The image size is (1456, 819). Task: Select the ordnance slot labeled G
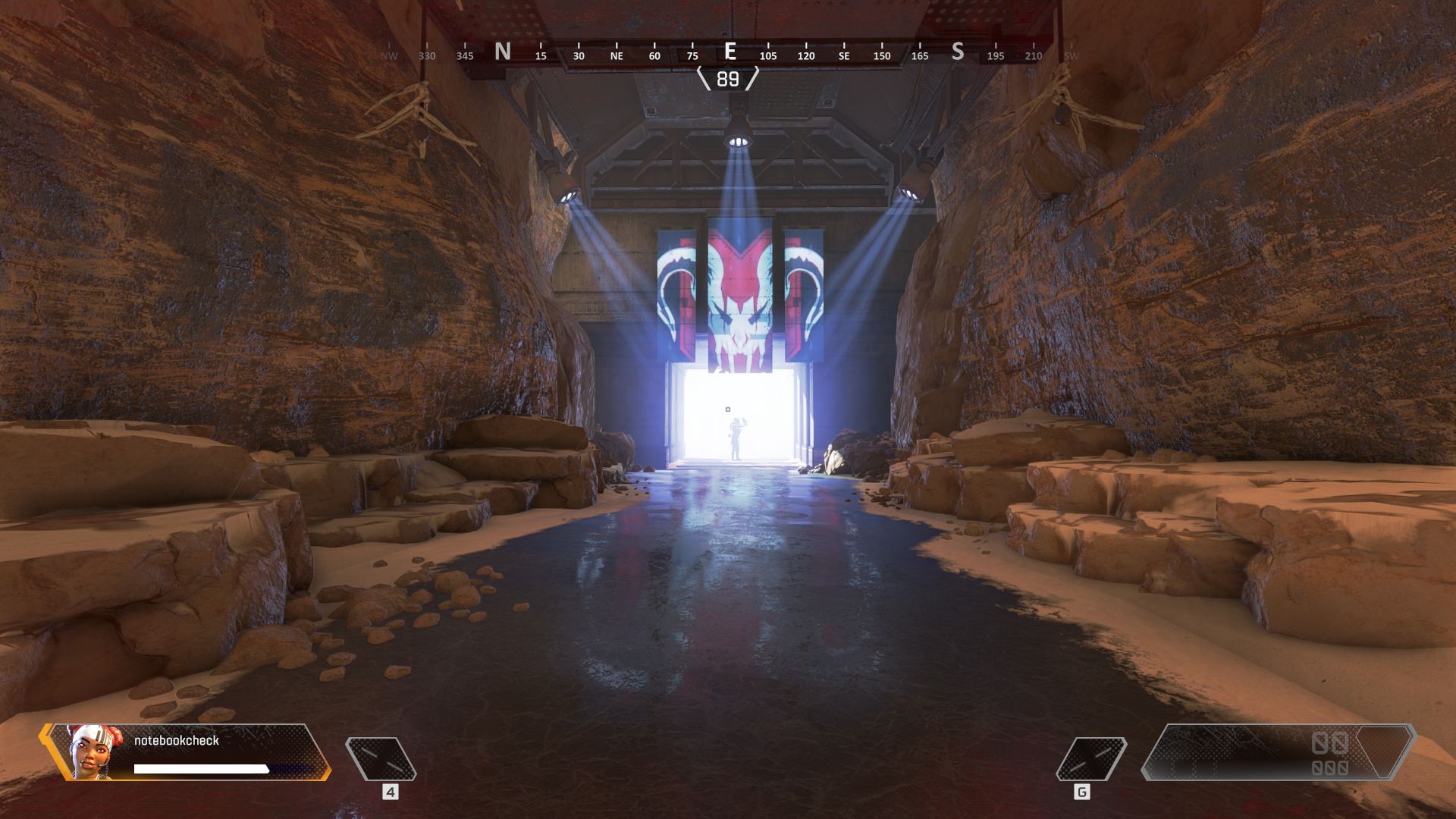click(x=1090, y=759)
